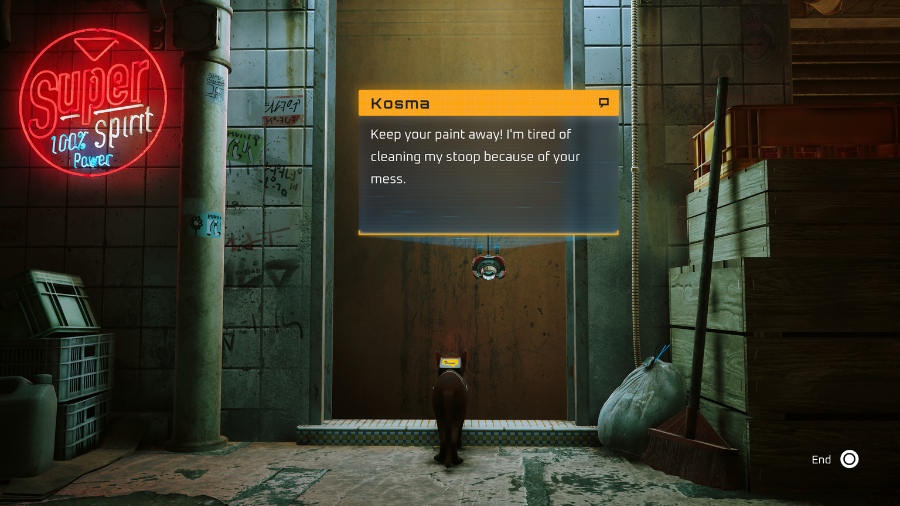Click the speech bubble icon in Kosma's header

tap(603, 103)
